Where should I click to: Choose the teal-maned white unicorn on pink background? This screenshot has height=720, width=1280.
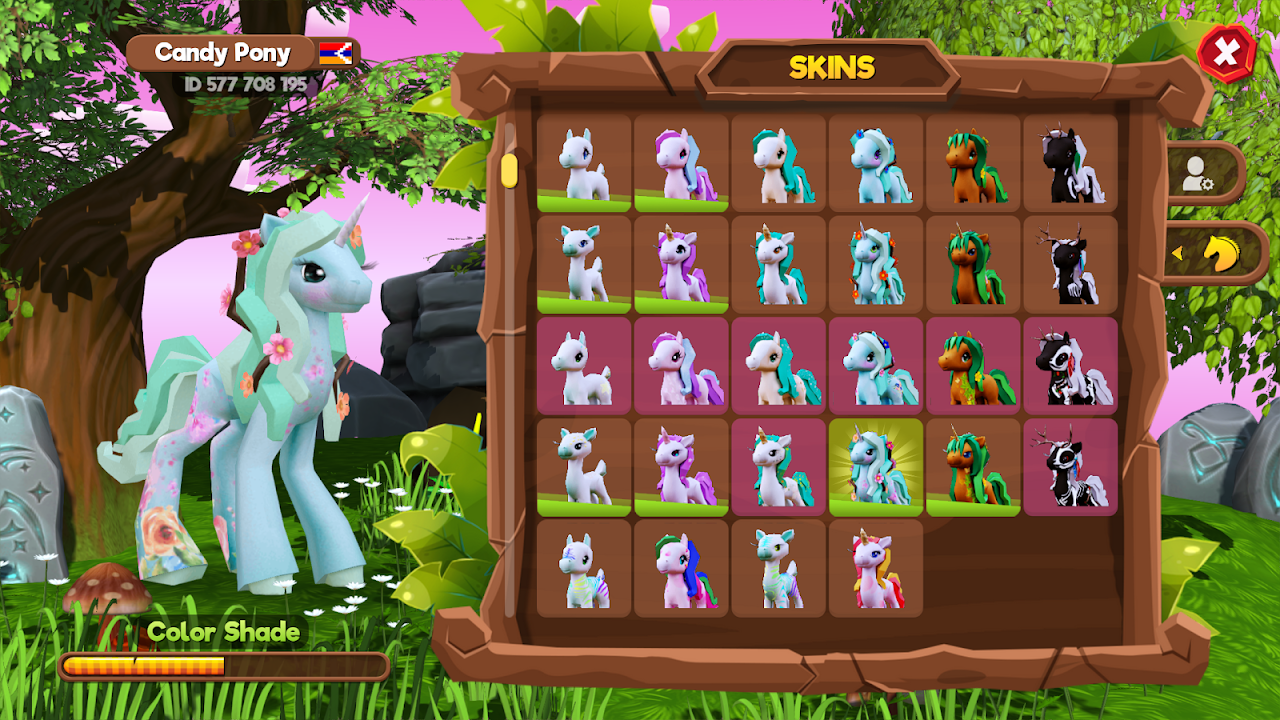tap(779, 467)
